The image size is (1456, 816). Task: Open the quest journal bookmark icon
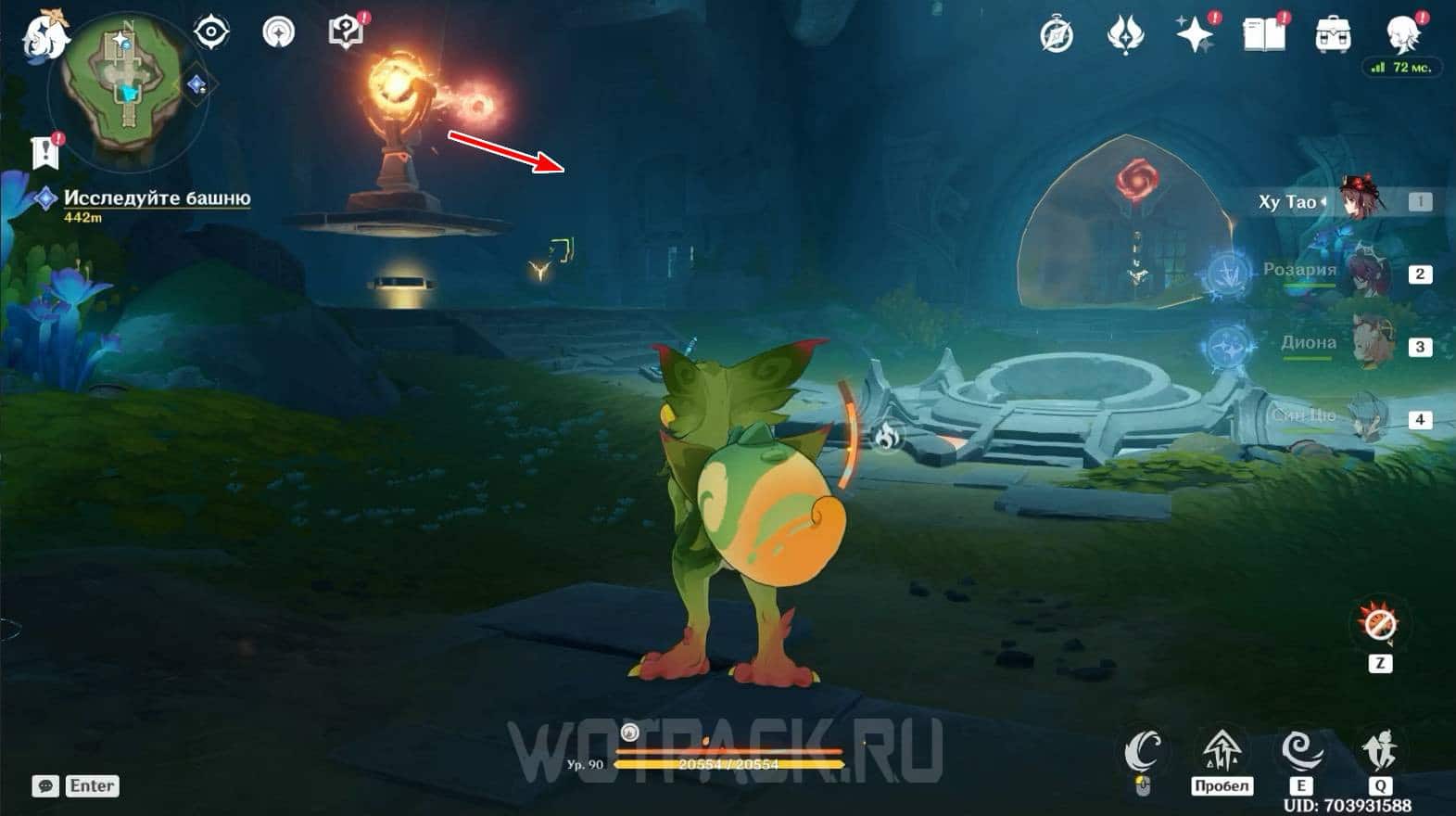(x=45, y=152)
